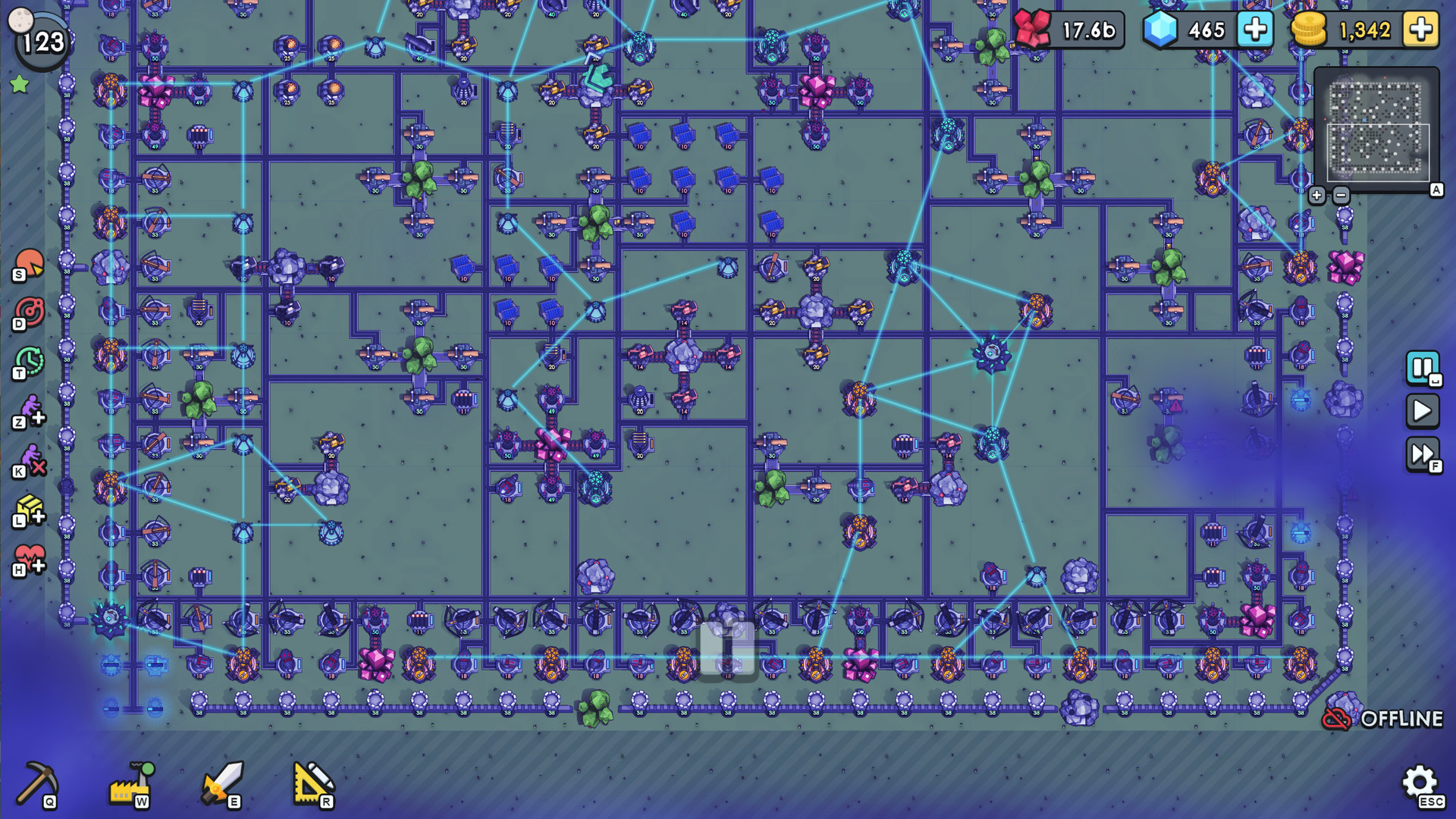Click the plus to buy more gems
The height and width of the screenshot is (819, 1456).
pyautogui.click(x=1255, y=30)
